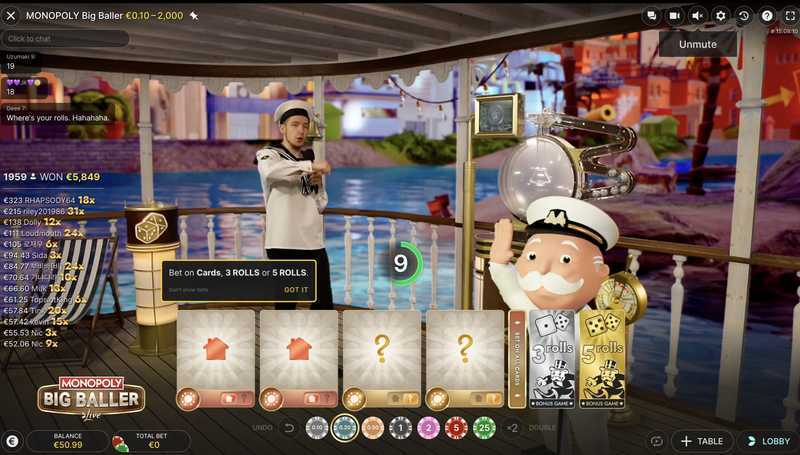The height and width of the screenshot is (455, 800).
Task: Open the game history clock icon
Action: click(744, 16)
